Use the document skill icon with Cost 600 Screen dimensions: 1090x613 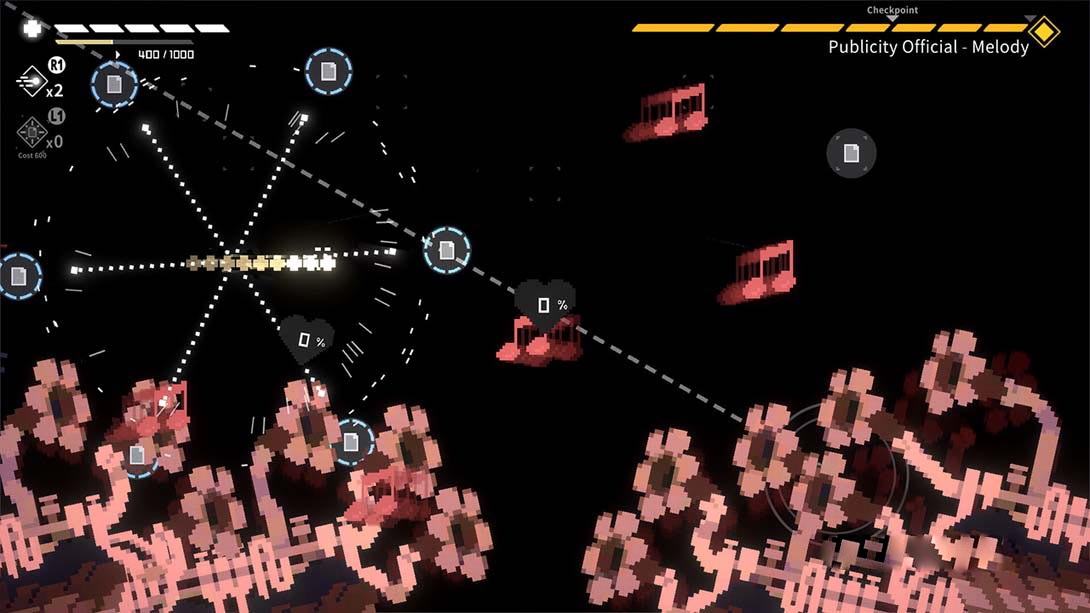pyautogui.click(x=31, y=131)
